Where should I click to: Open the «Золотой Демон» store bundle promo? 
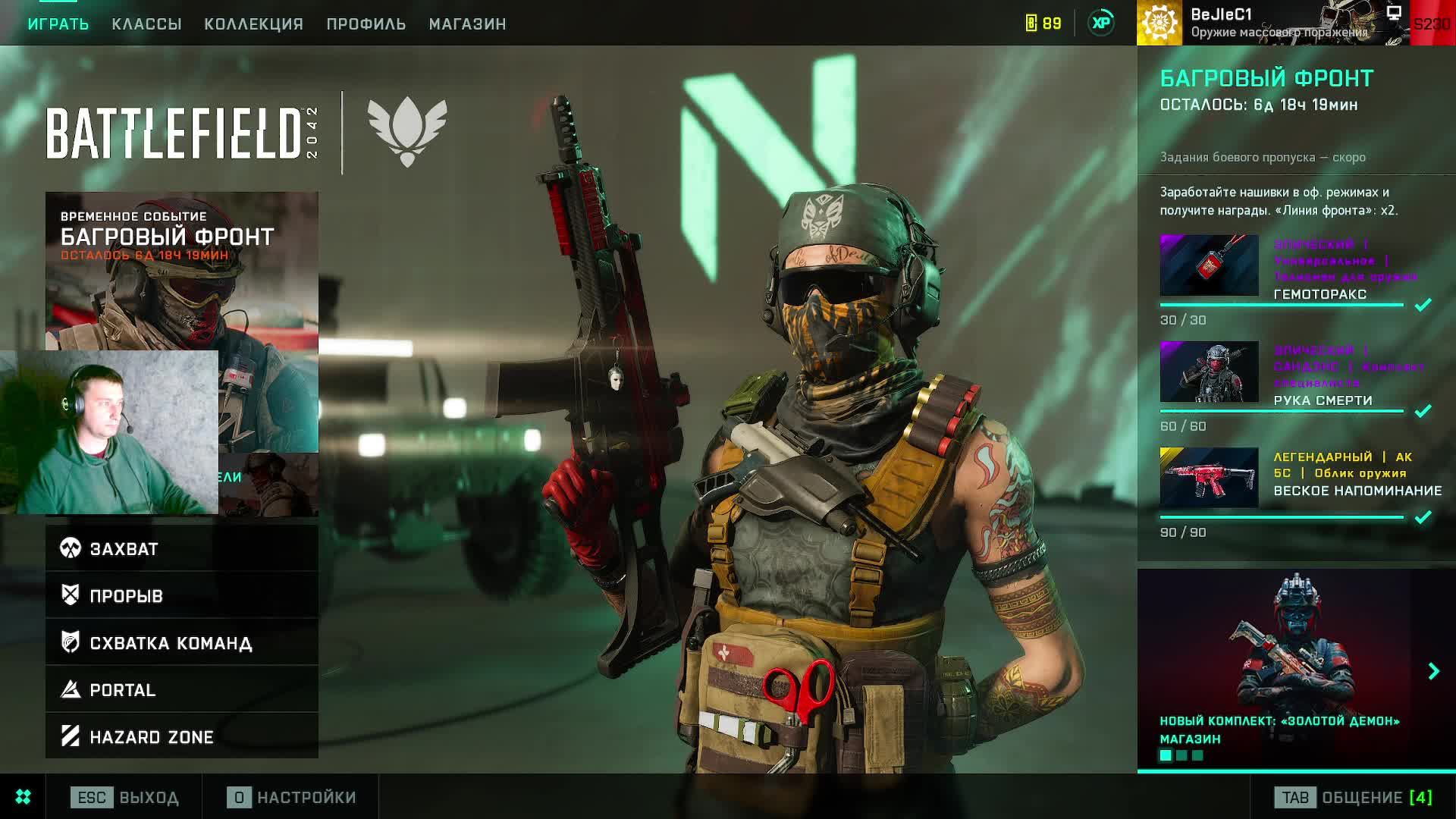click(x=1282, y=667)
